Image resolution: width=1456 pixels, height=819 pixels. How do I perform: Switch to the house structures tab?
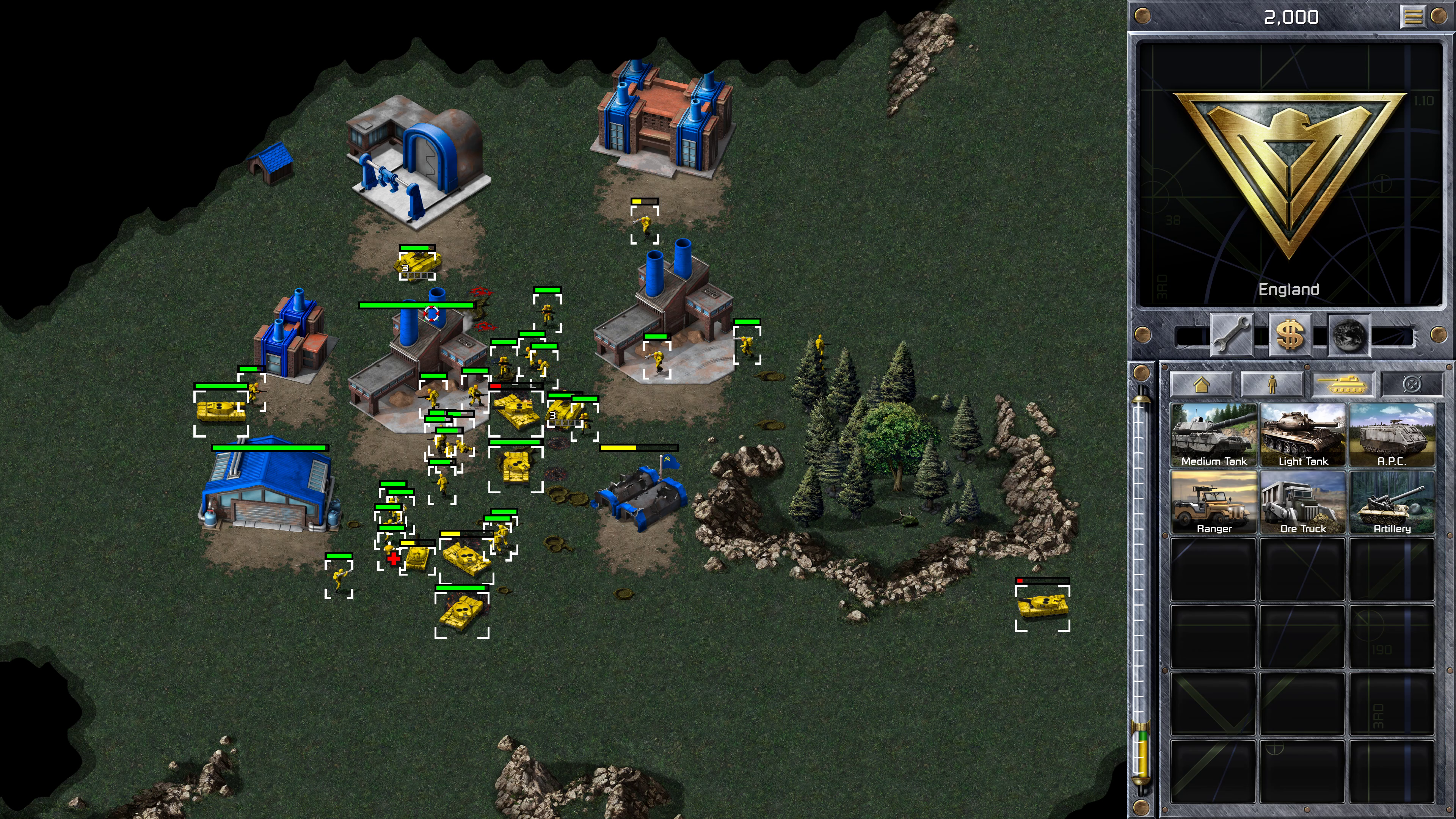(x=1201, y=385)
